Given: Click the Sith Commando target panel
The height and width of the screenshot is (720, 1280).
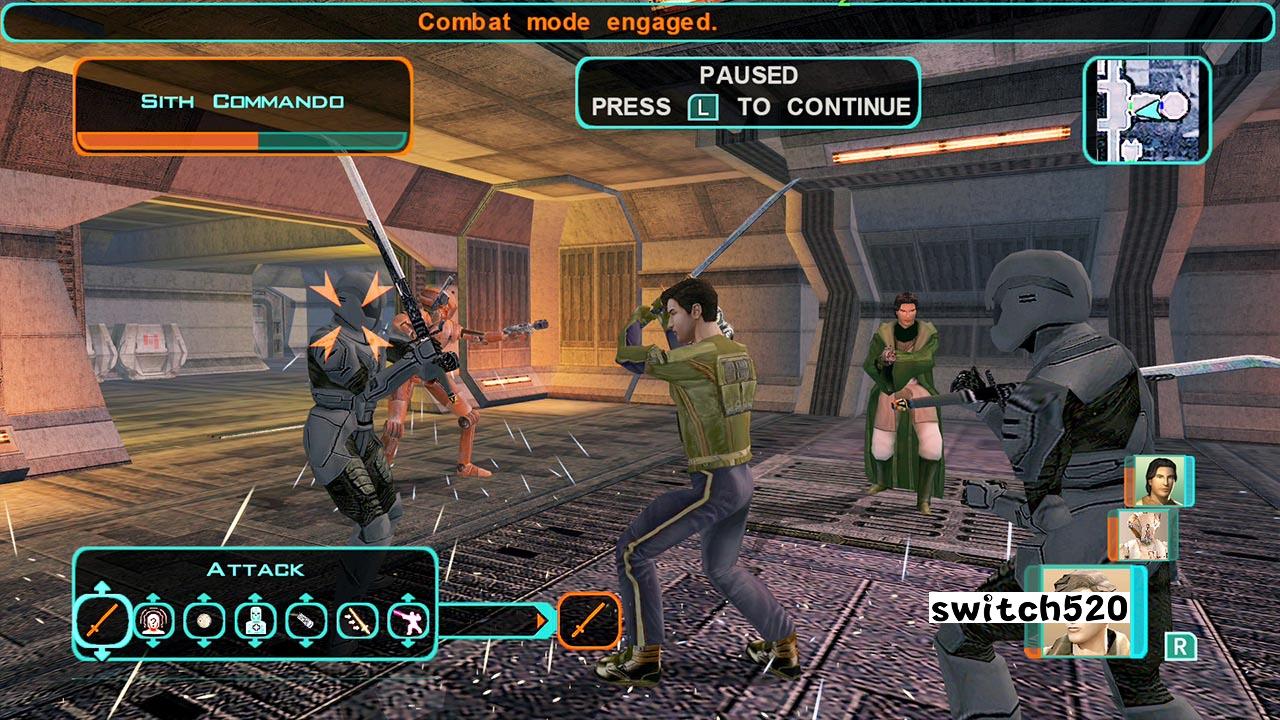Looking at the screenshot, I should (242, 106).
